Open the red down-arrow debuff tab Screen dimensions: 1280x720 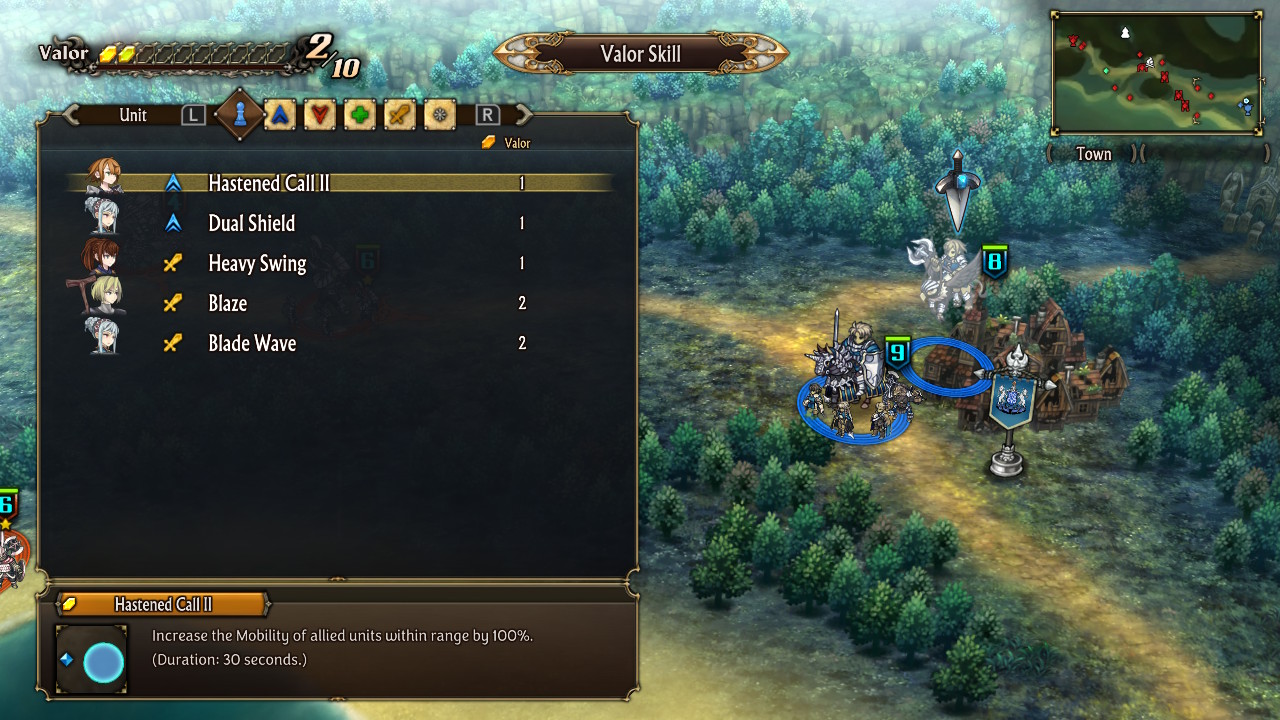click(x=320, y=115)
